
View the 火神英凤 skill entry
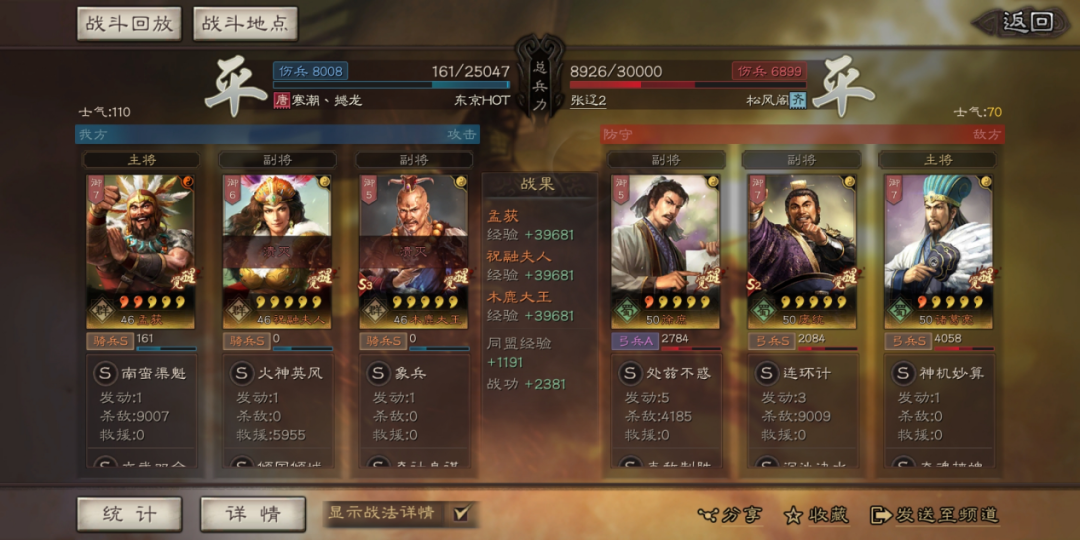[276, 373]
